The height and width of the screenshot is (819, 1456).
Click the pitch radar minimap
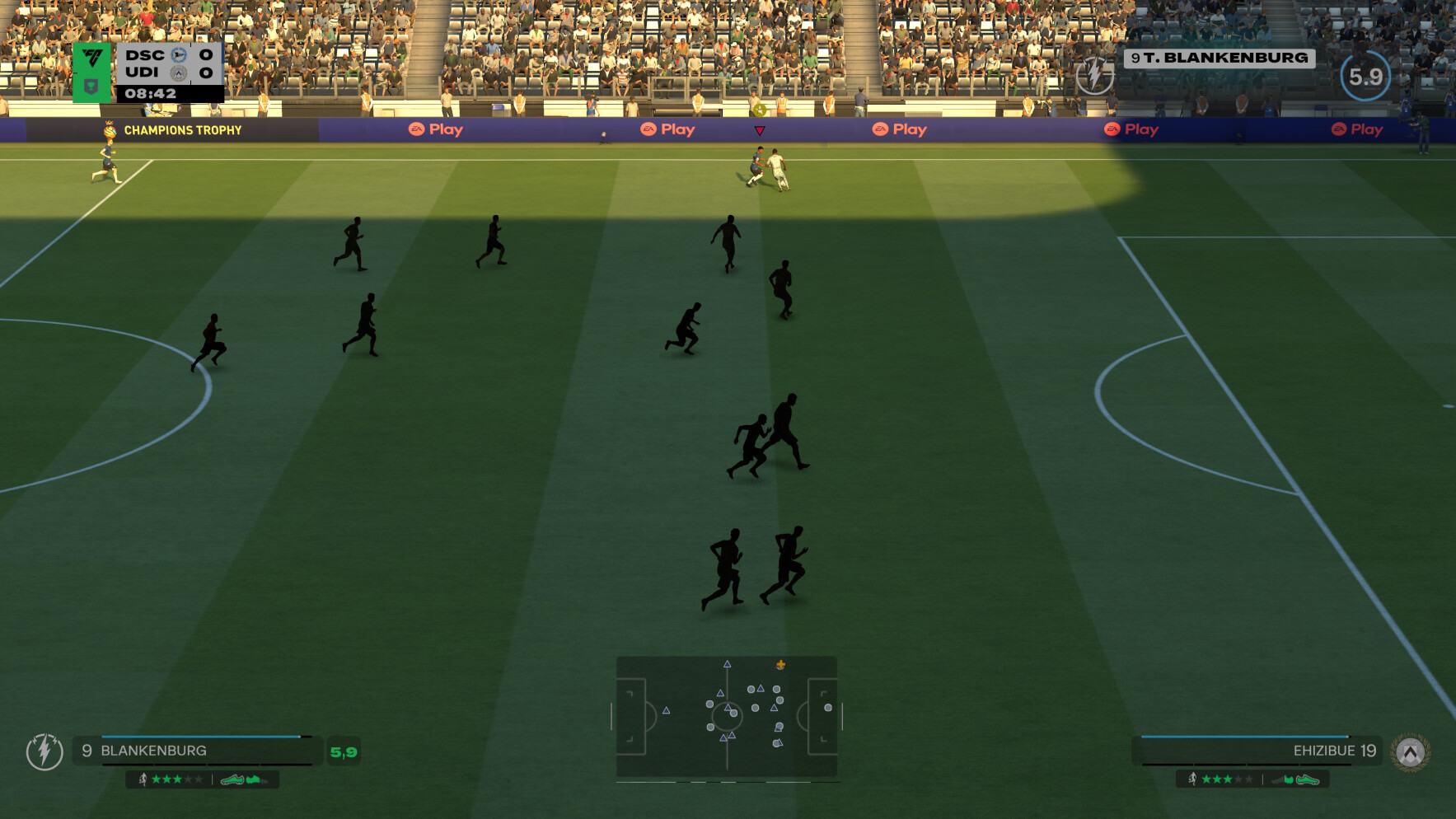click(726, 715)
